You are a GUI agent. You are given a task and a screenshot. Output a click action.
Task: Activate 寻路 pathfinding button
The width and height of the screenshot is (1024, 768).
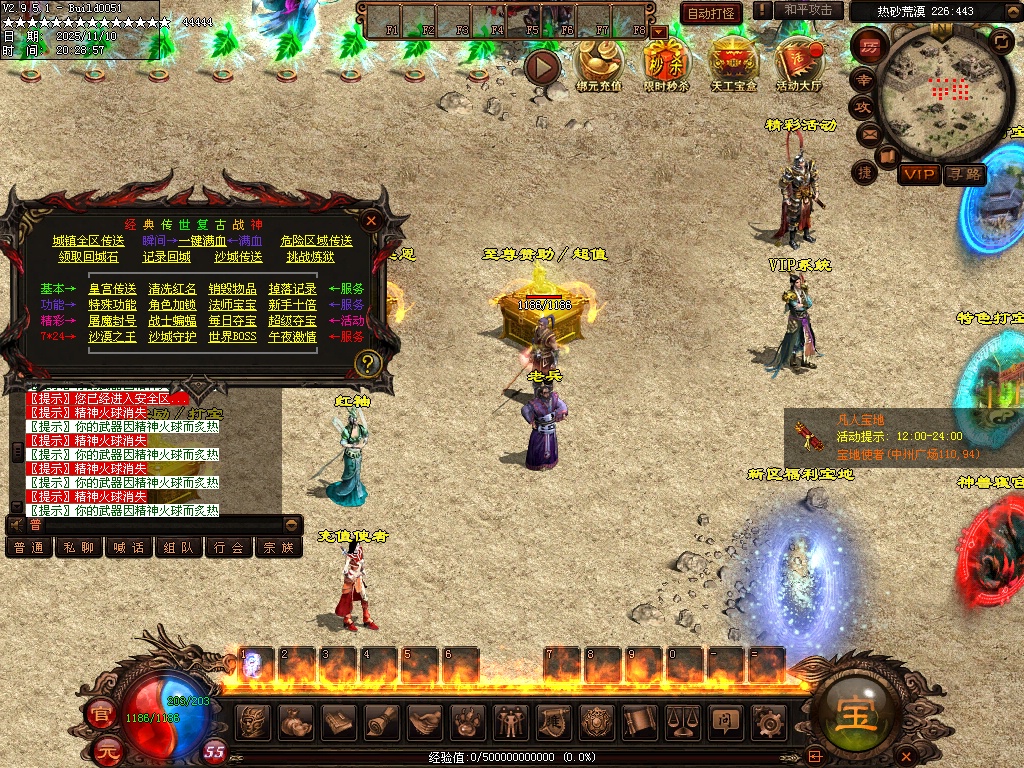(x=965, y=175)
